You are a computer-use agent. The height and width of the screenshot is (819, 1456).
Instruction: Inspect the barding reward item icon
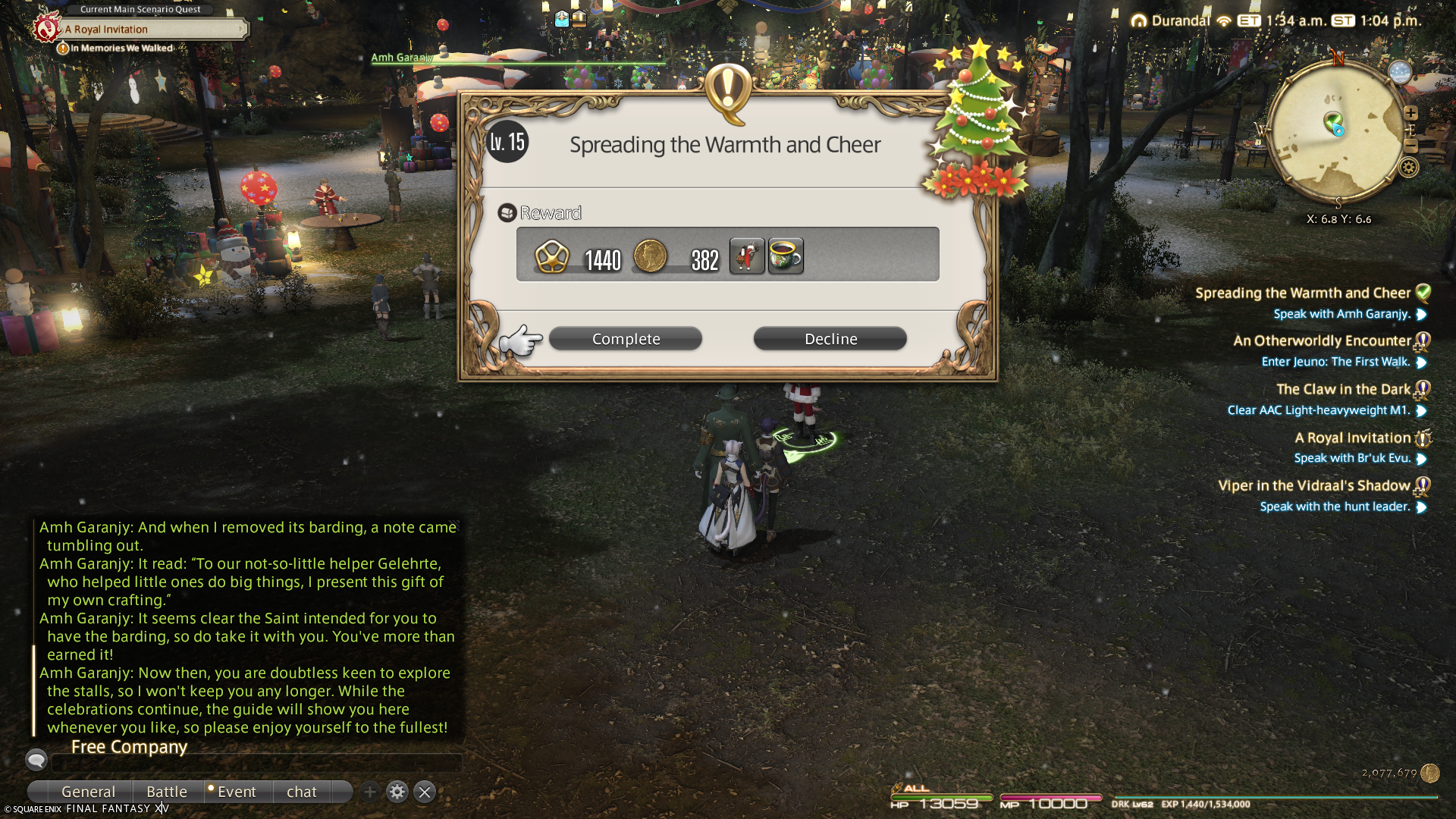tap(747, 256)
